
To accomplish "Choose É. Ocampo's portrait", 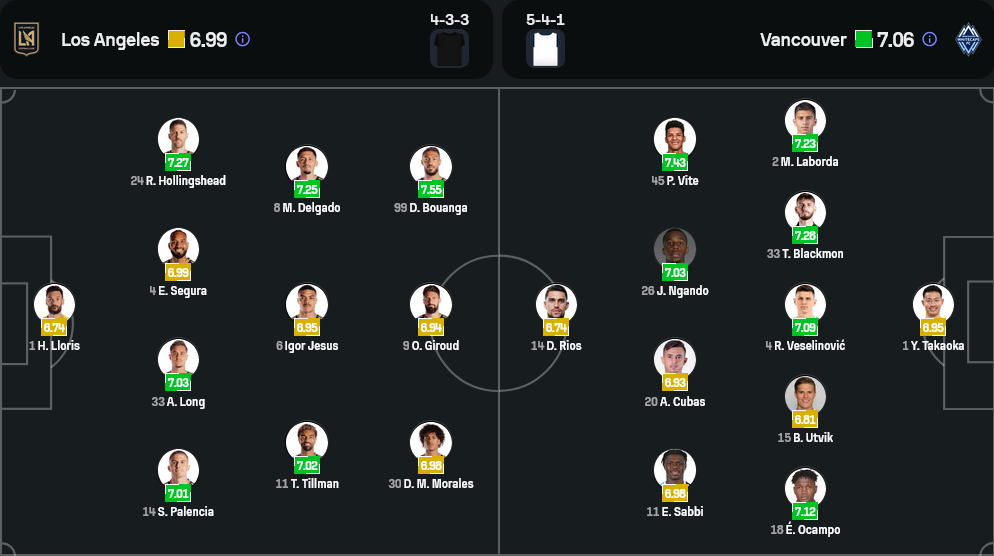I will click(805, 489).
